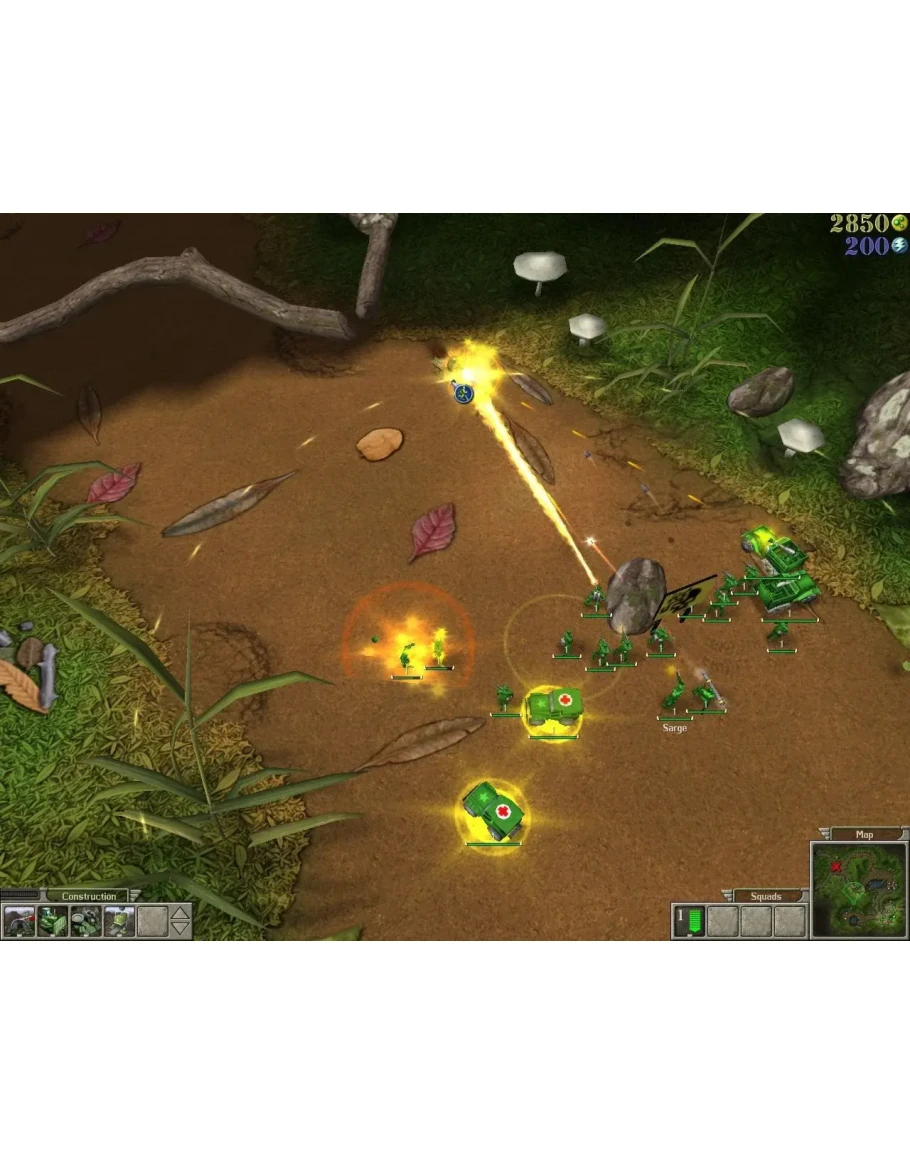
Task: Click the Squads panel header
Action: [768, 896]
